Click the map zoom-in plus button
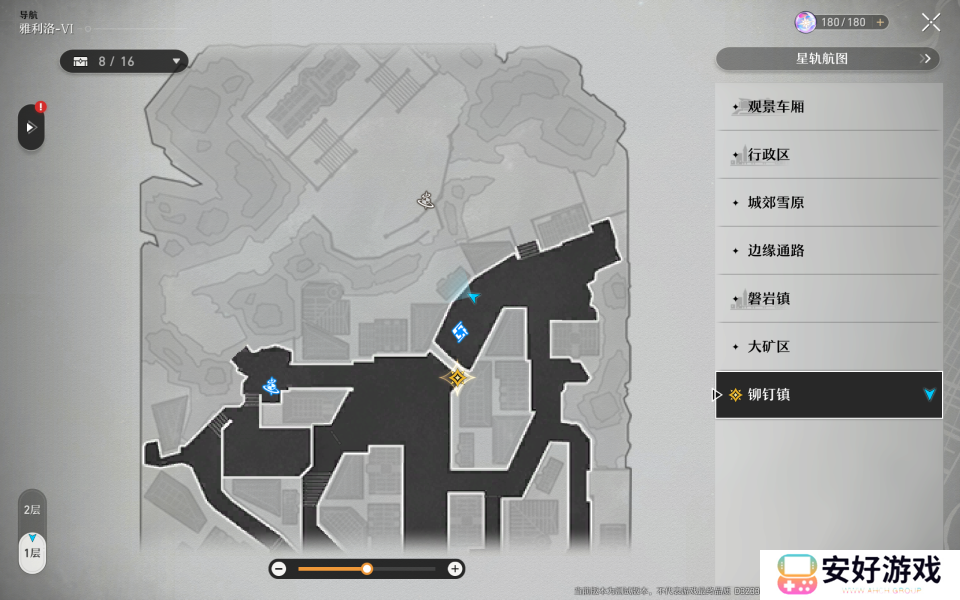The image size is (960, 600). (x=455, y=568)
